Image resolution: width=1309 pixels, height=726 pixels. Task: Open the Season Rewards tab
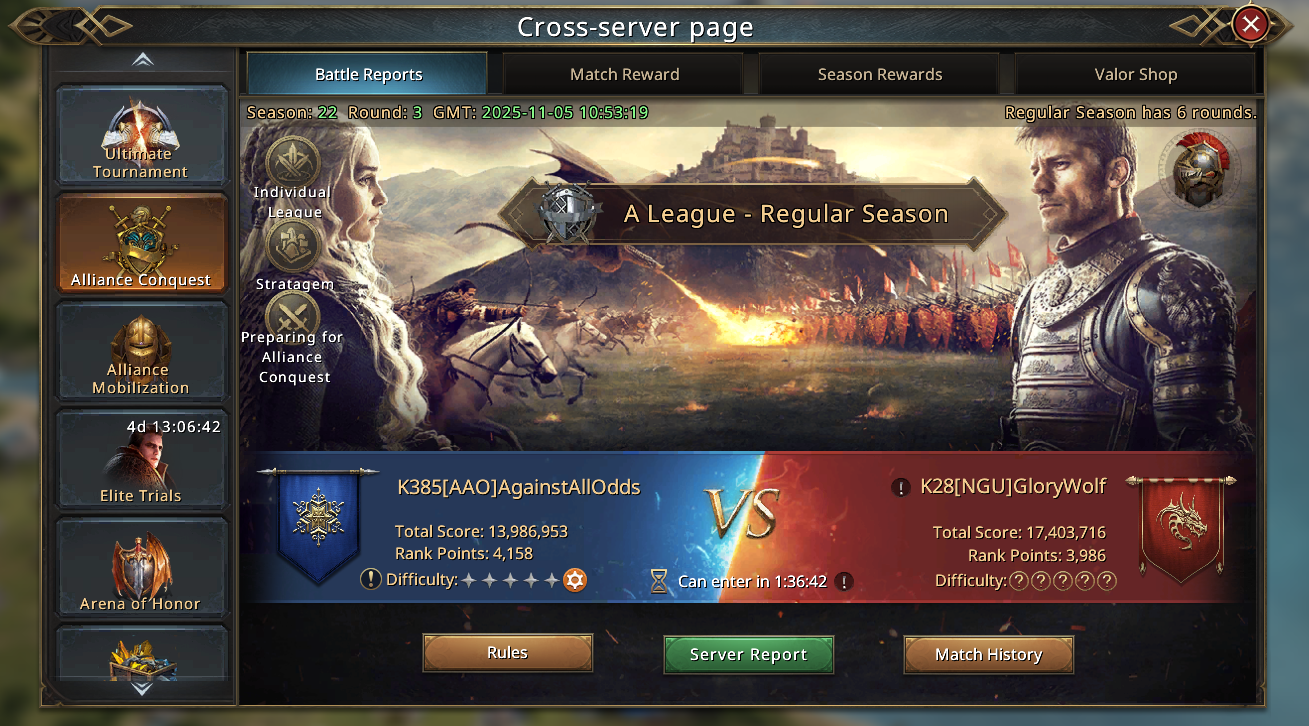[880, 74]
